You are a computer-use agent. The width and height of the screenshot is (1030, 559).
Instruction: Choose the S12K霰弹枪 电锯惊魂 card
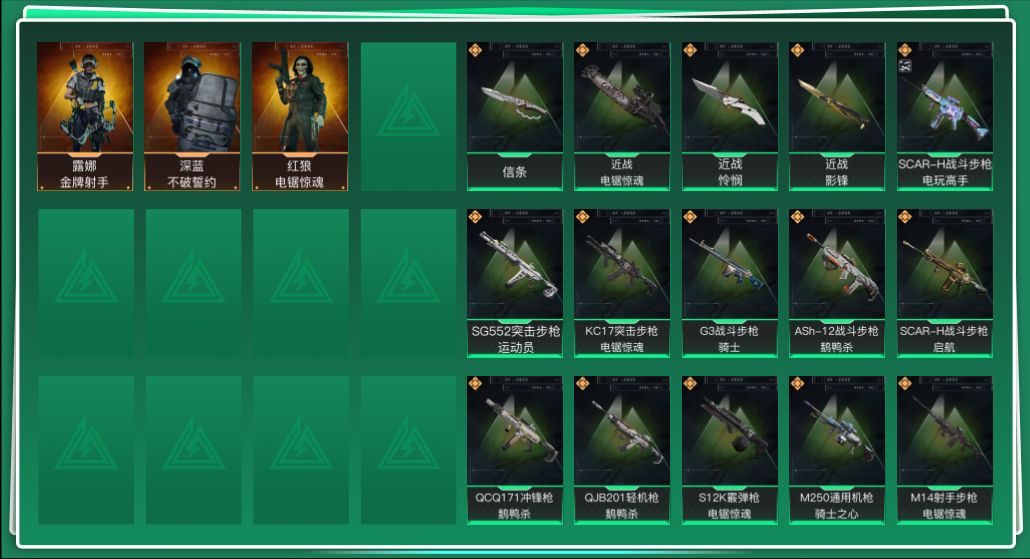click(730, 450)
